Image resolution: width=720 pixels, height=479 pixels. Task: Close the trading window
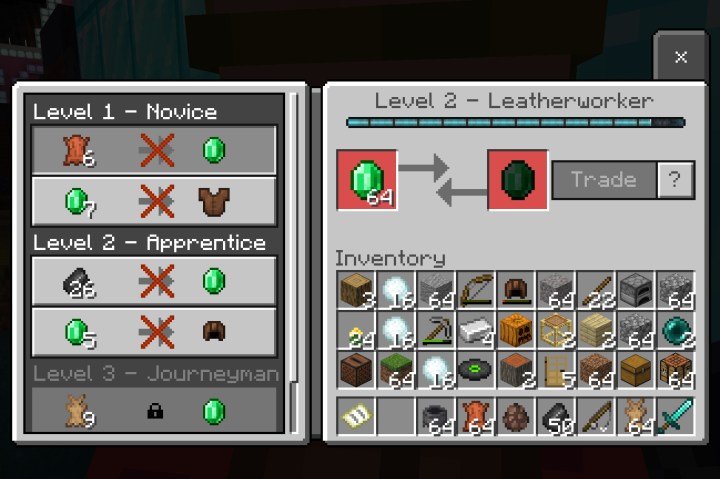tap(680, 57)
